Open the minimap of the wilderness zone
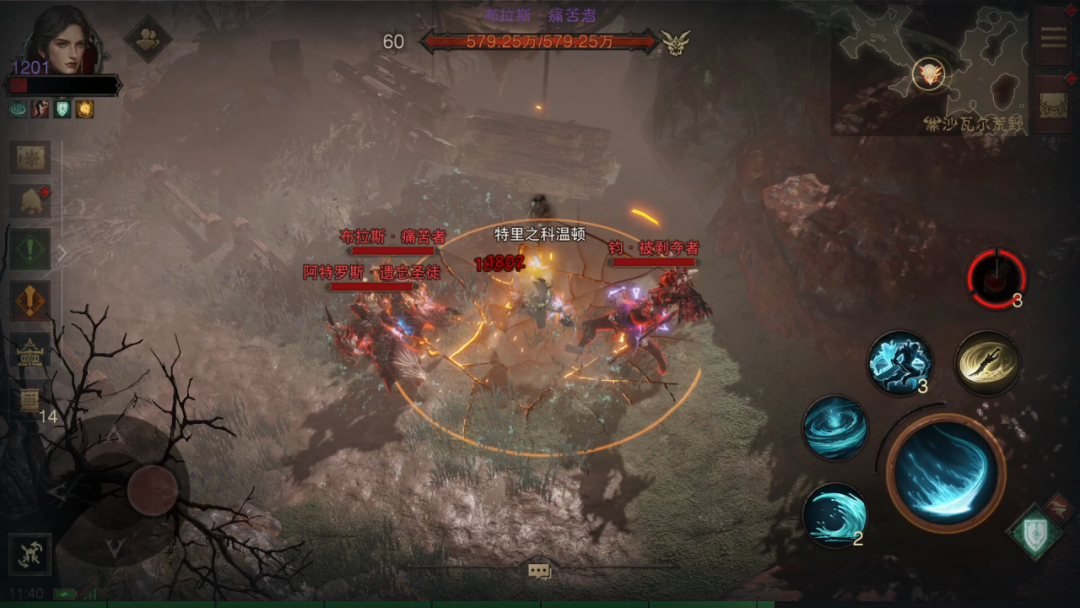The height and width of the screenshot is (608, 1080). [928, 70]
